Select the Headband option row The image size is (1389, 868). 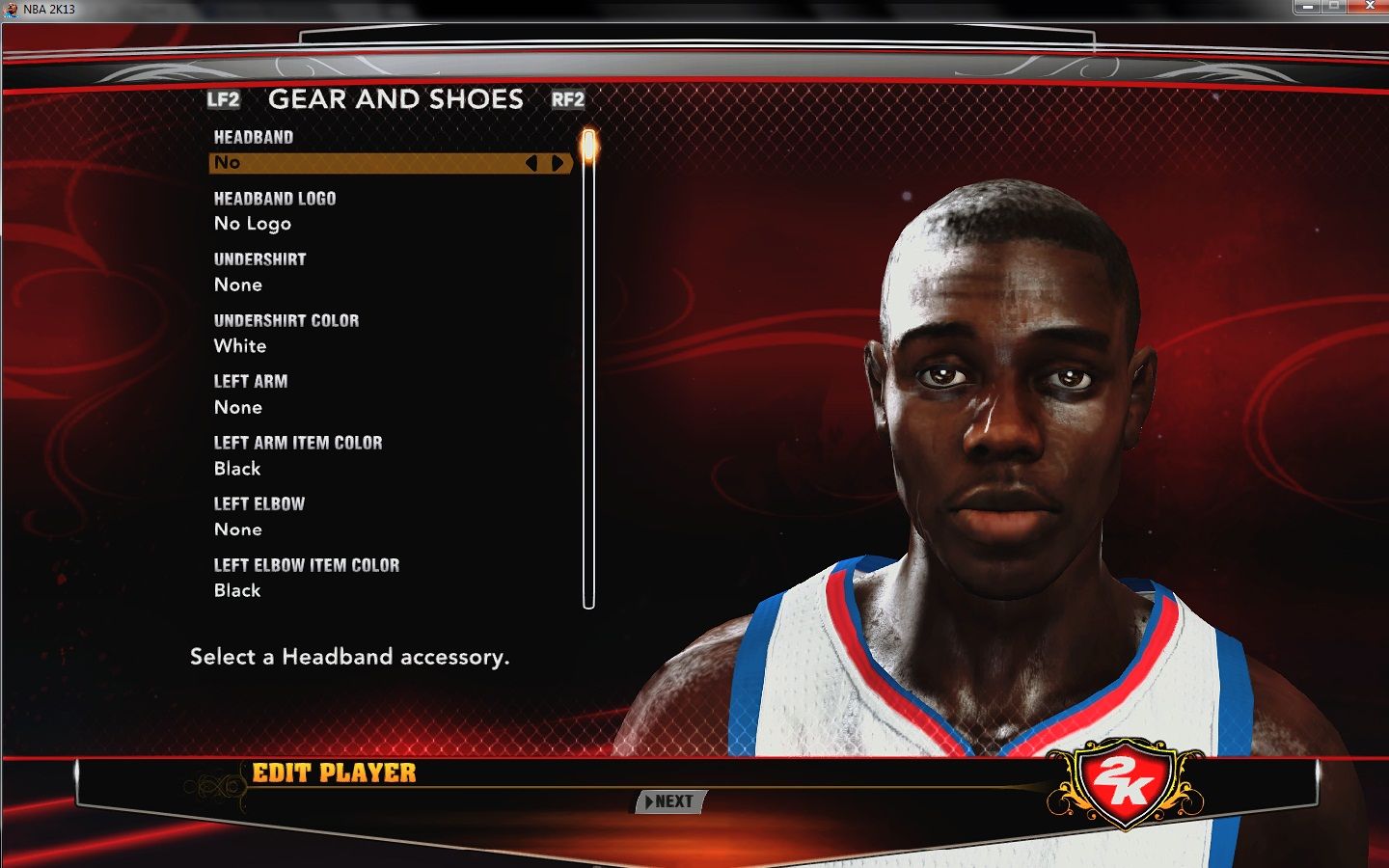(x=367, y=163)
